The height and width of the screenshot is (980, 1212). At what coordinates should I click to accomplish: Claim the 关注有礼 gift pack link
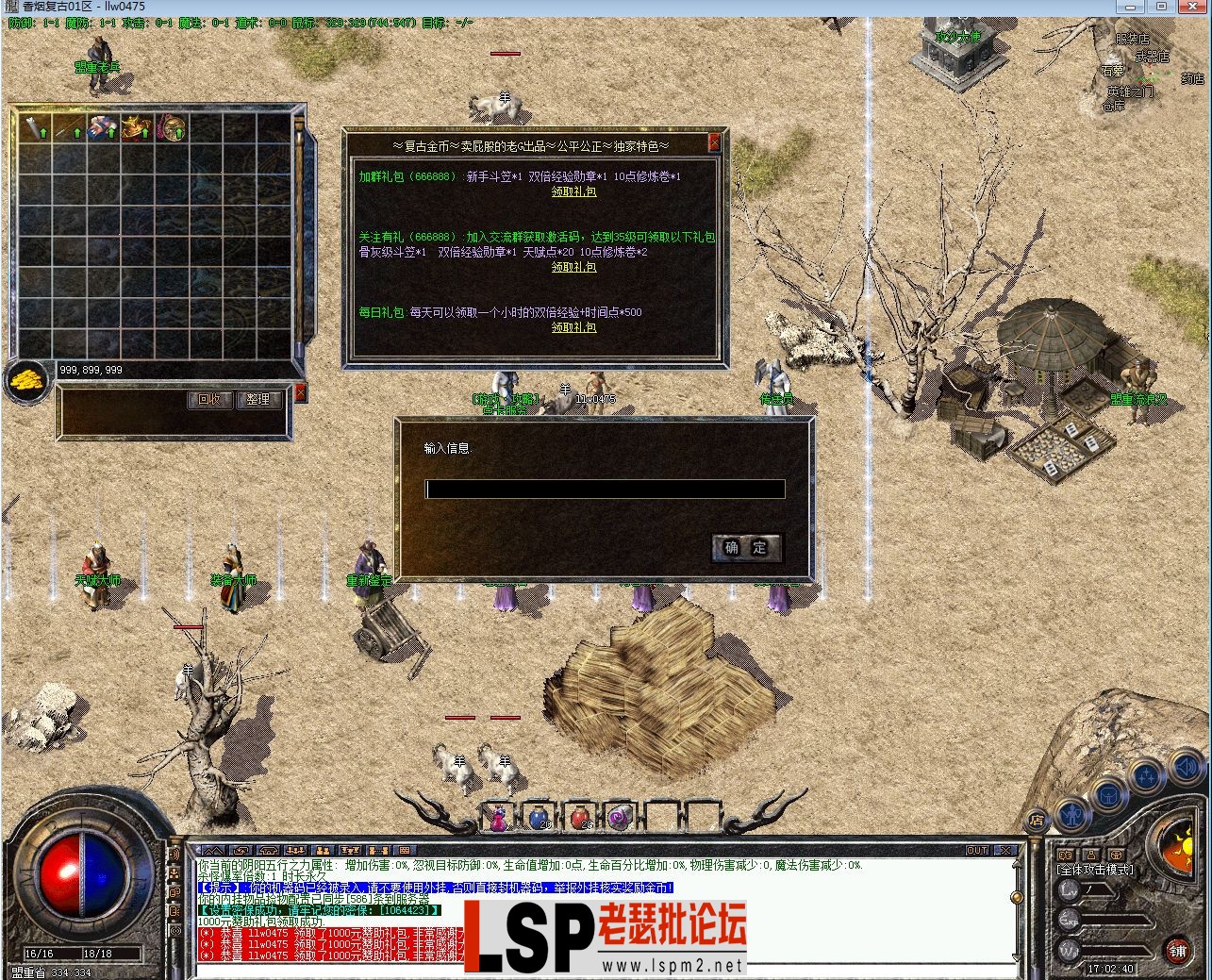coord(573,267)
